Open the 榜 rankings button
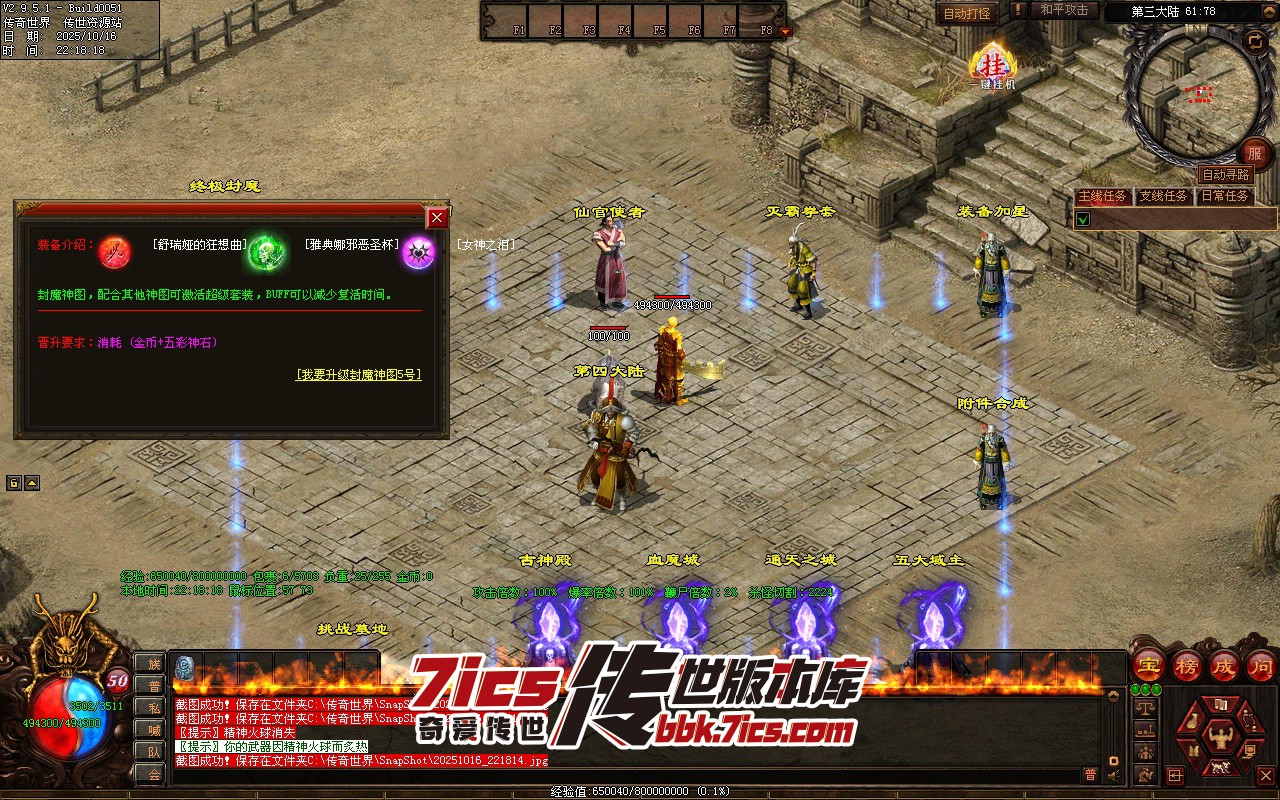 1187,665
